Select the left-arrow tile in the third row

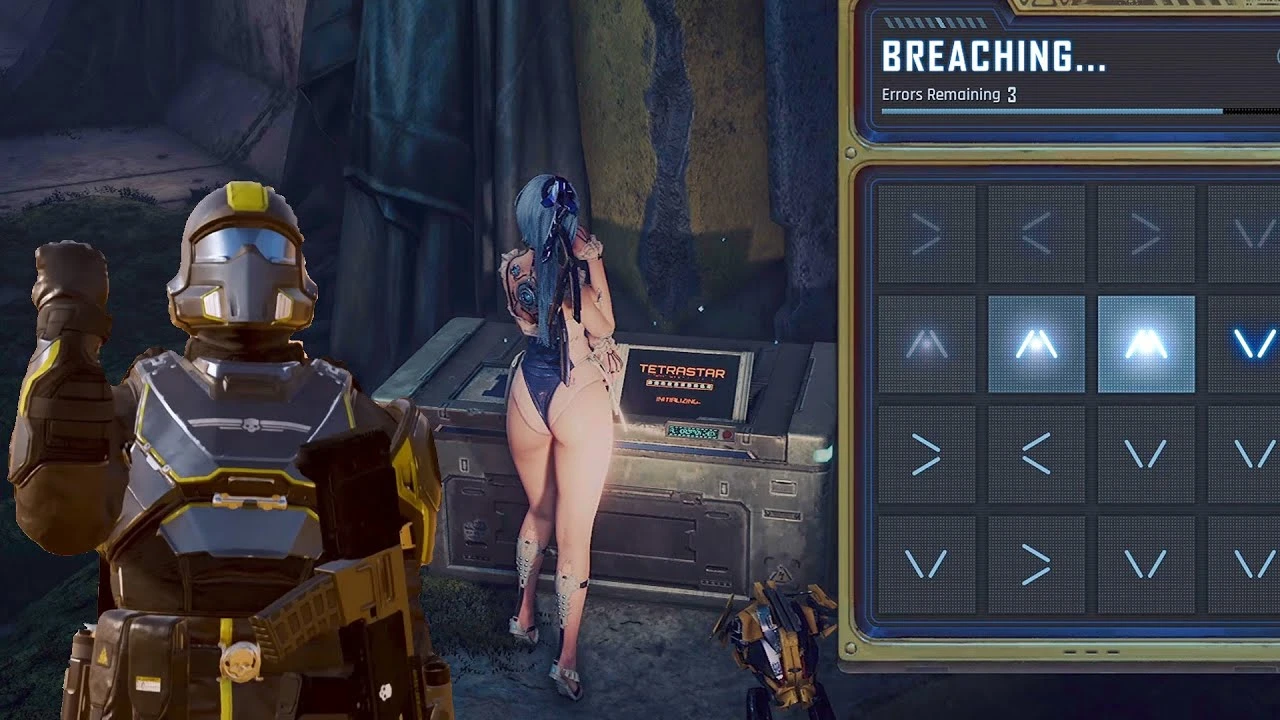tap(1035, 450)
